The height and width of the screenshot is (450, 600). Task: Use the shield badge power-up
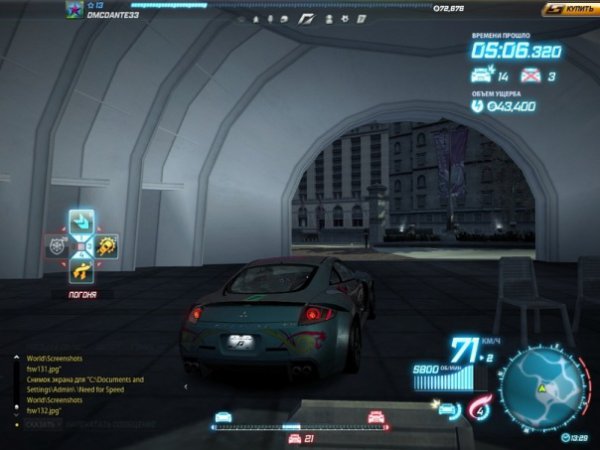click(56, 245)
